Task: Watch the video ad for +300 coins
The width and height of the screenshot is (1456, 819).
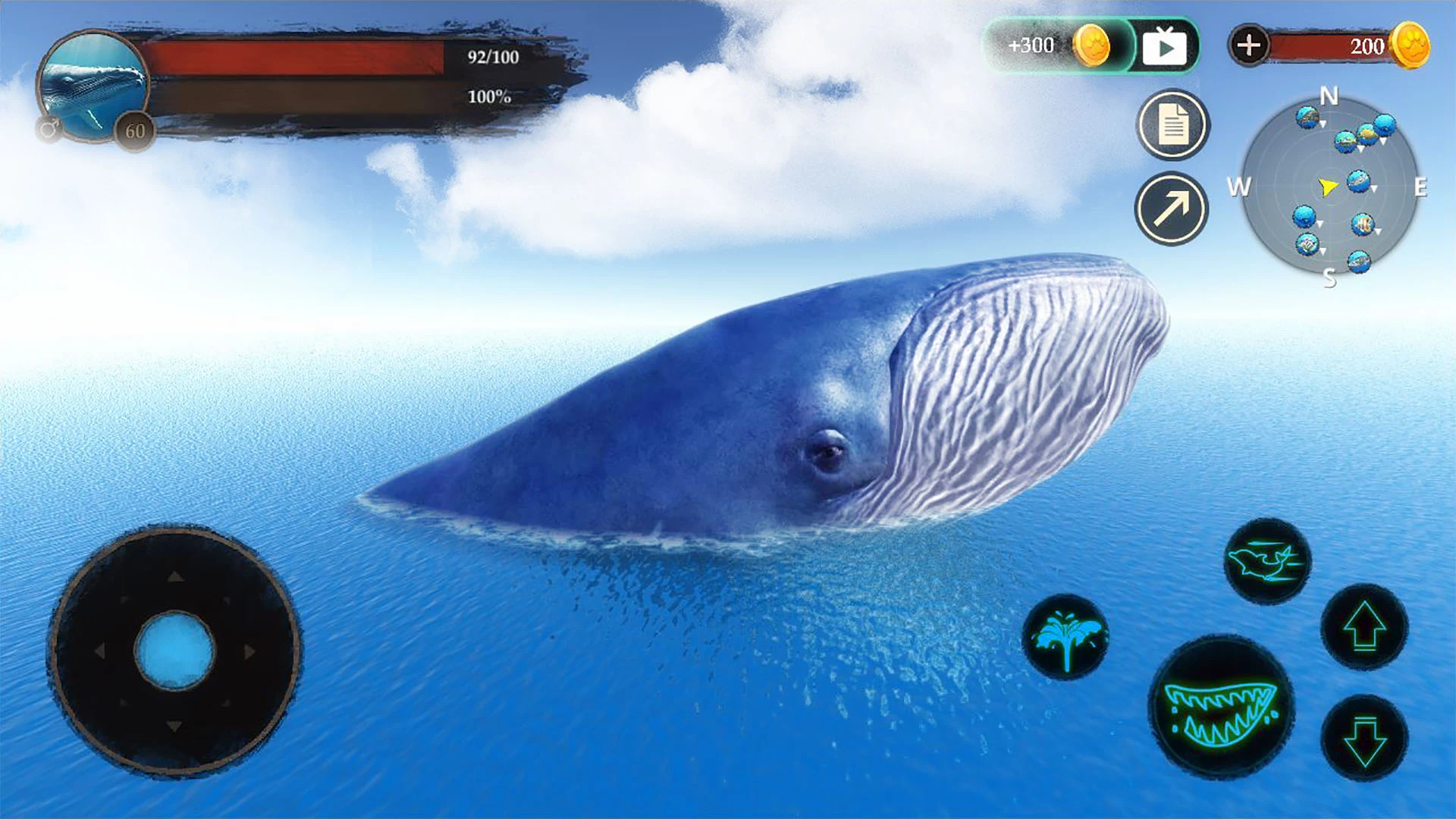Action: (x=1163, y=47)
